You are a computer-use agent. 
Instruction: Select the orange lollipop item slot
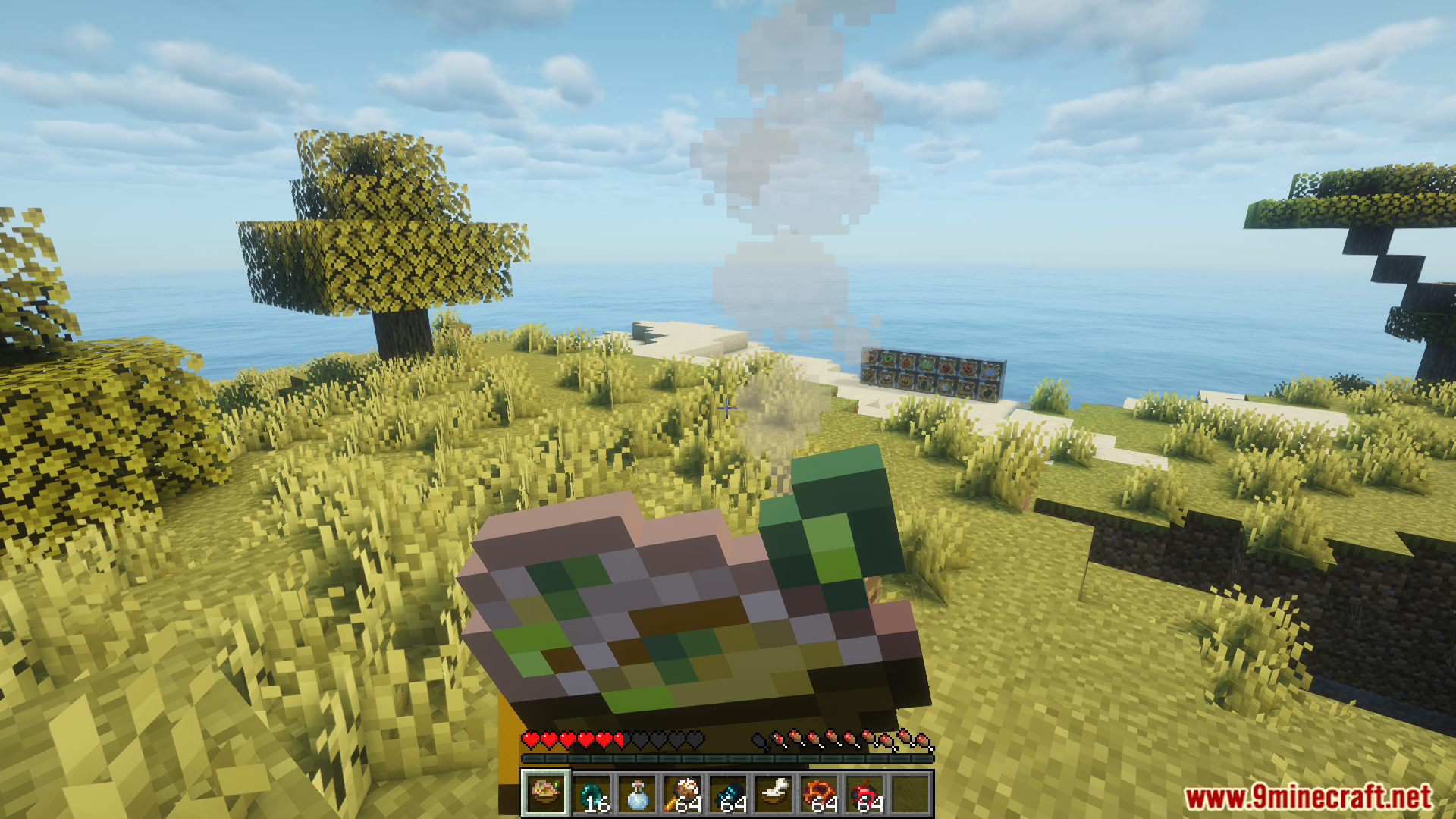683,795
